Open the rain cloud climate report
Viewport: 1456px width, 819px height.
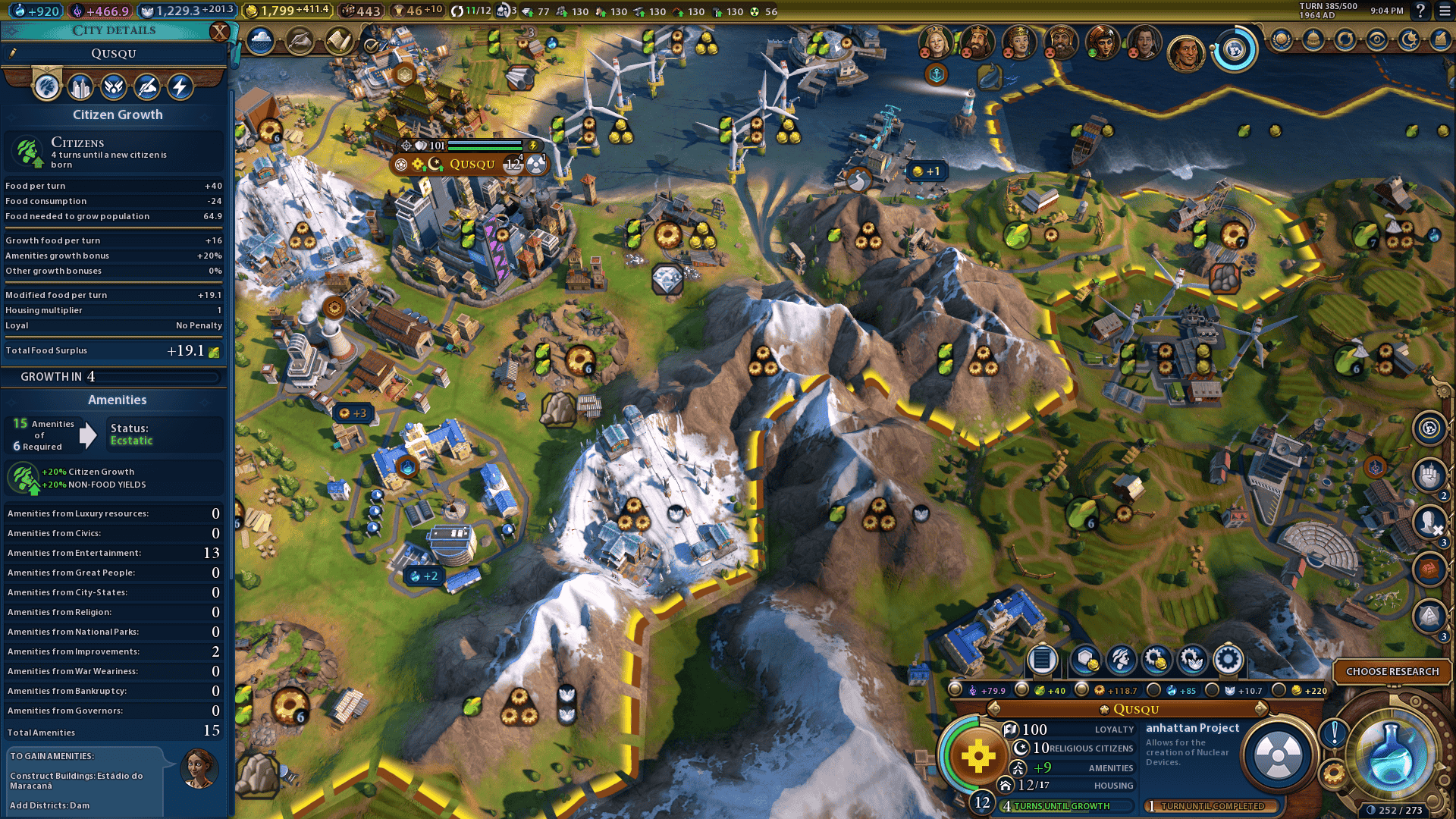(260, 41)
